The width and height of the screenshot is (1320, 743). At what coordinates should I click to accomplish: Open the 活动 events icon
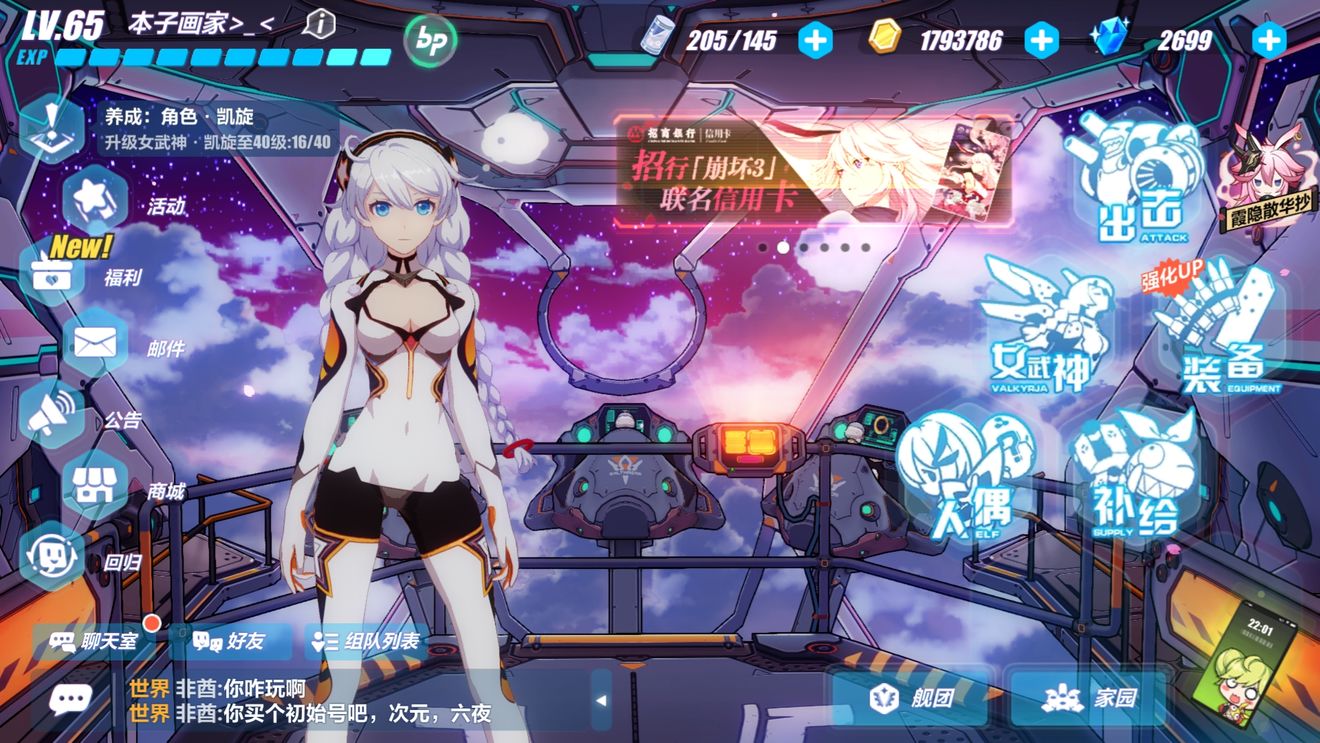(95, 200)
